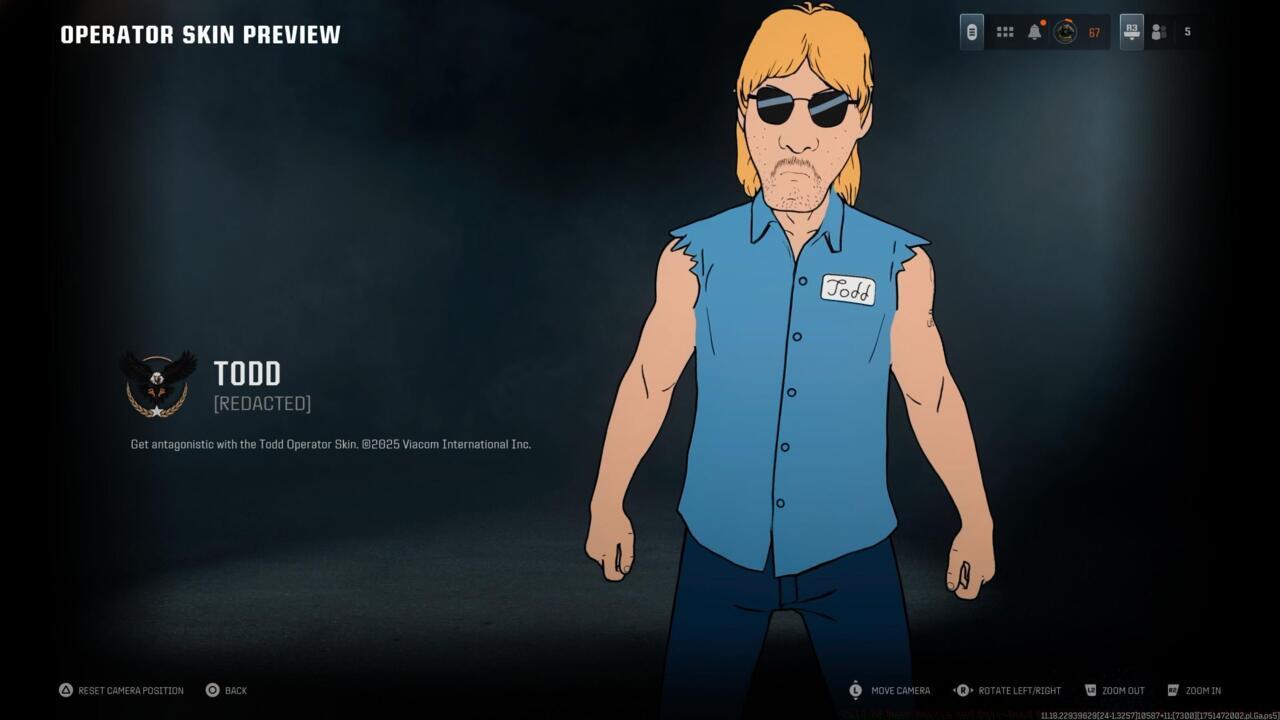This screenshot has width=1280, height=720.
Task: Activate Reset Camera Position
Action: point(120,690)
